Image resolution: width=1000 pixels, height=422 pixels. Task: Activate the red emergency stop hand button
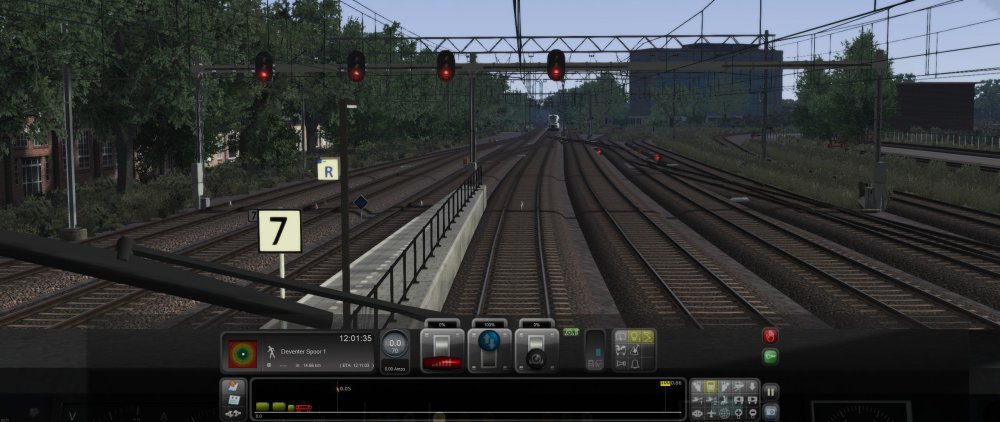pos(770,336)
